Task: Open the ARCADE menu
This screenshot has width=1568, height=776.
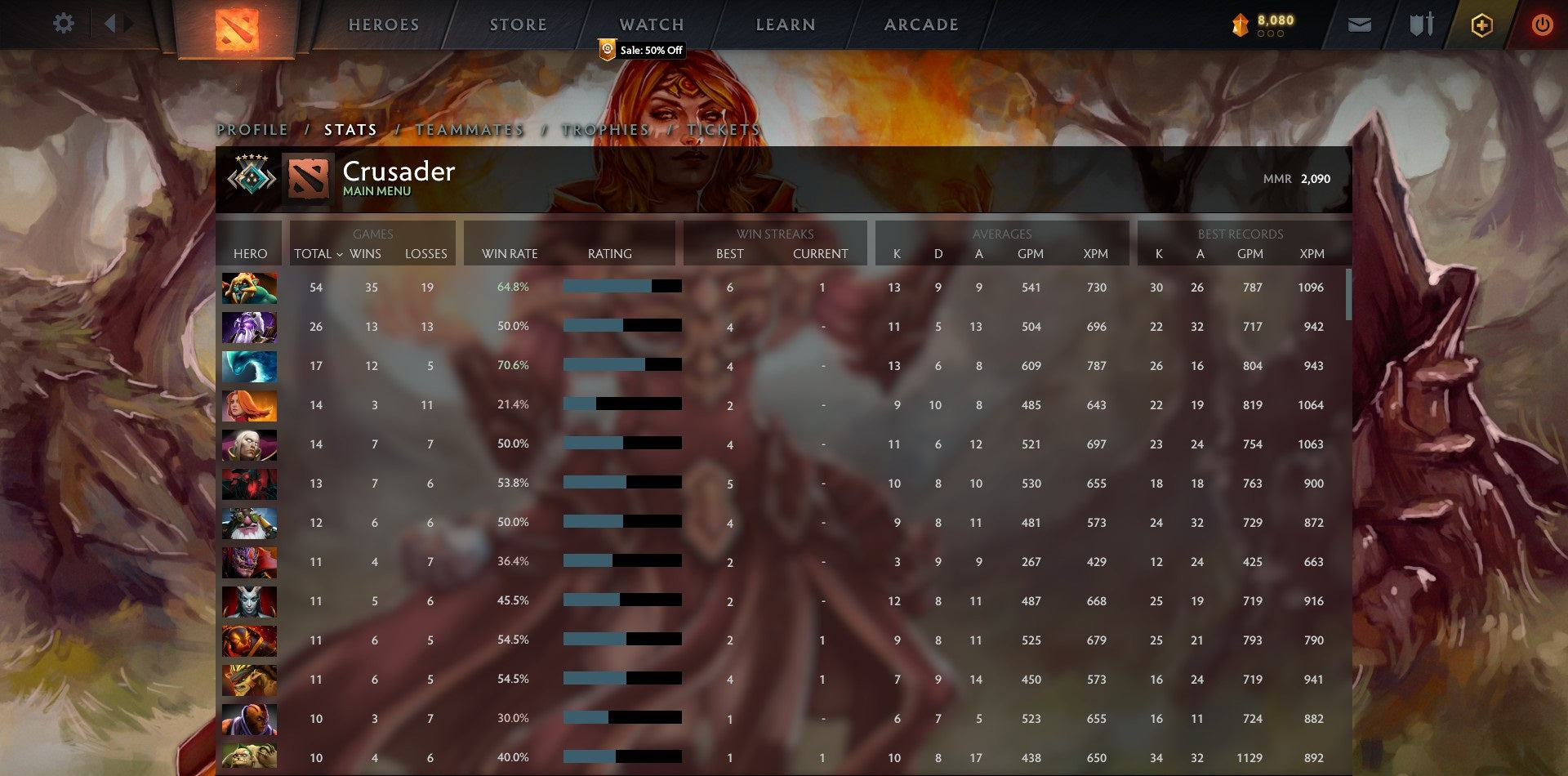Action: 921,25
